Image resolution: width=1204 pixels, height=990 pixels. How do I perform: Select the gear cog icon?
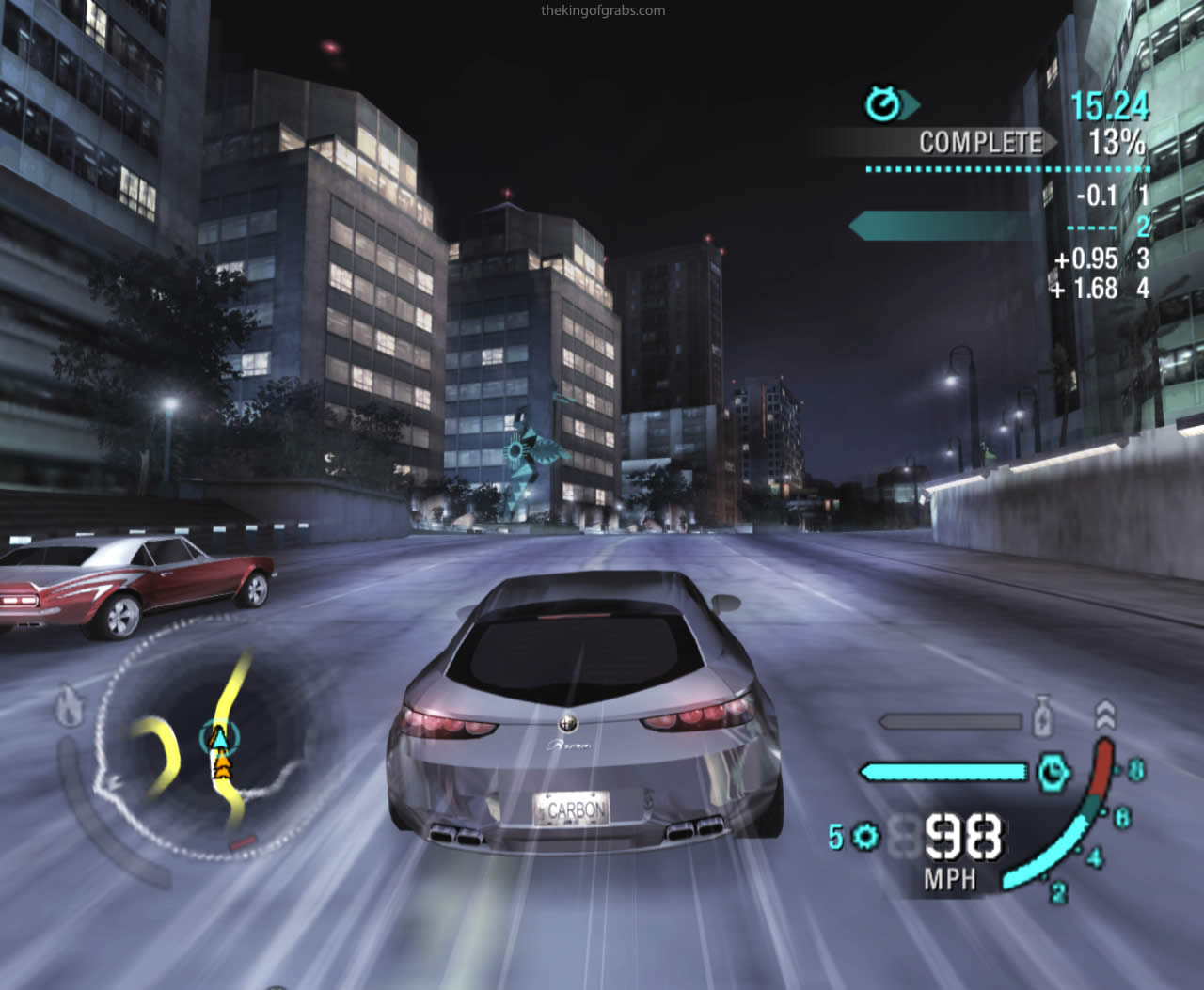863,835
